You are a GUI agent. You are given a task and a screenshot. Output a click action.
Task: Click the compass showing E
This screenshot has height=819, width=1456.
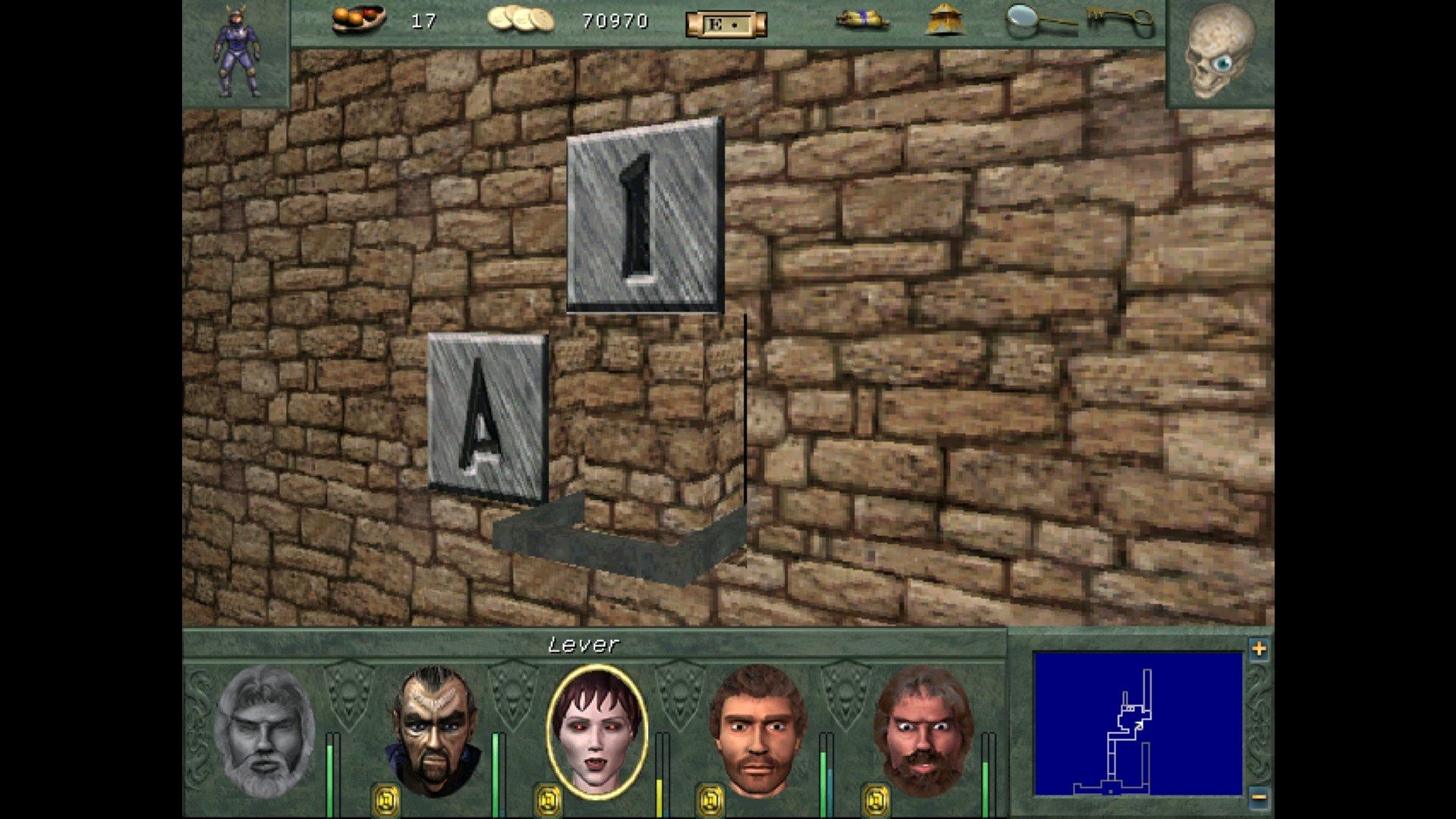[x=725, y=23]
